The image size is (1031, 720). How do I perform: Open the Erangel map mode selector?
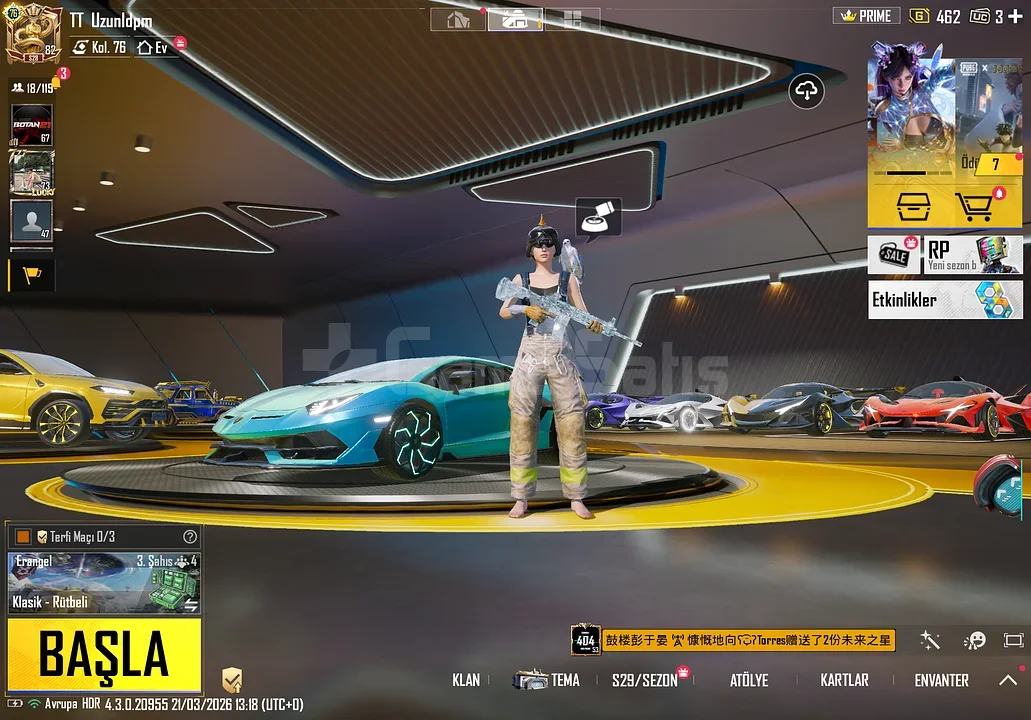pos(104,582)
